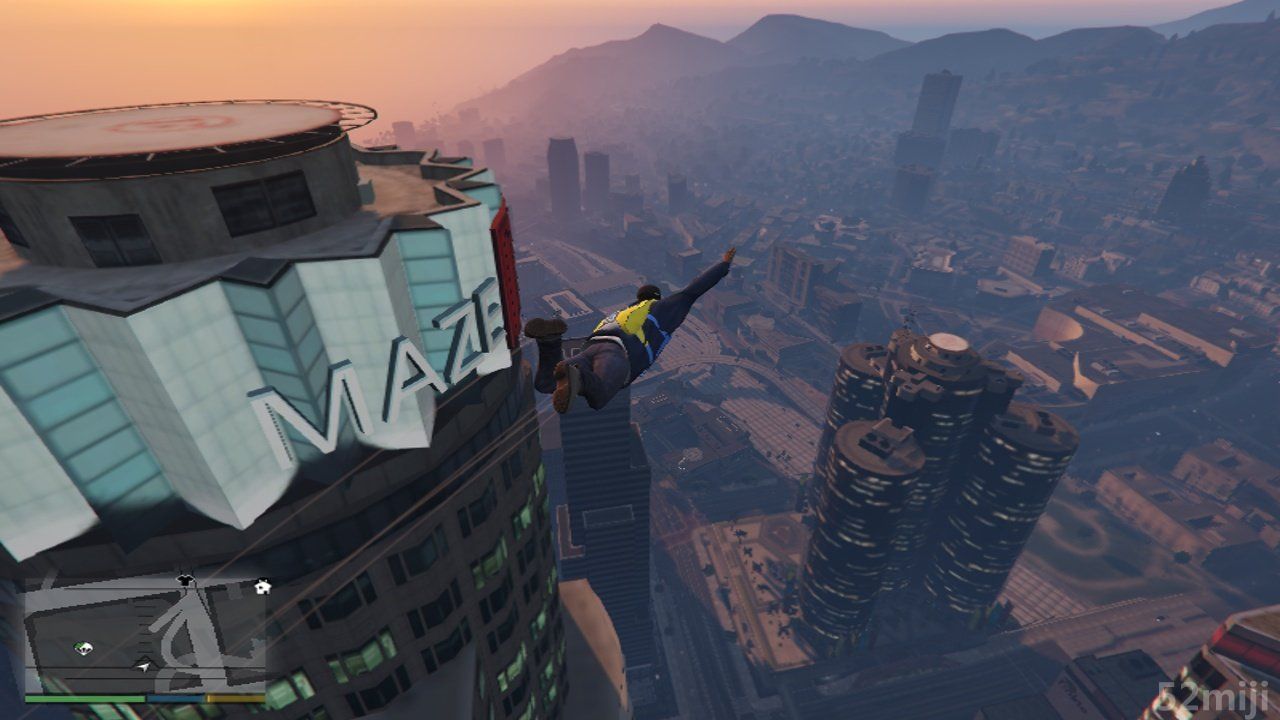Select the parachute marker on the minimap
Screen dimensions: 1280x720
click(x=83, y=649)
